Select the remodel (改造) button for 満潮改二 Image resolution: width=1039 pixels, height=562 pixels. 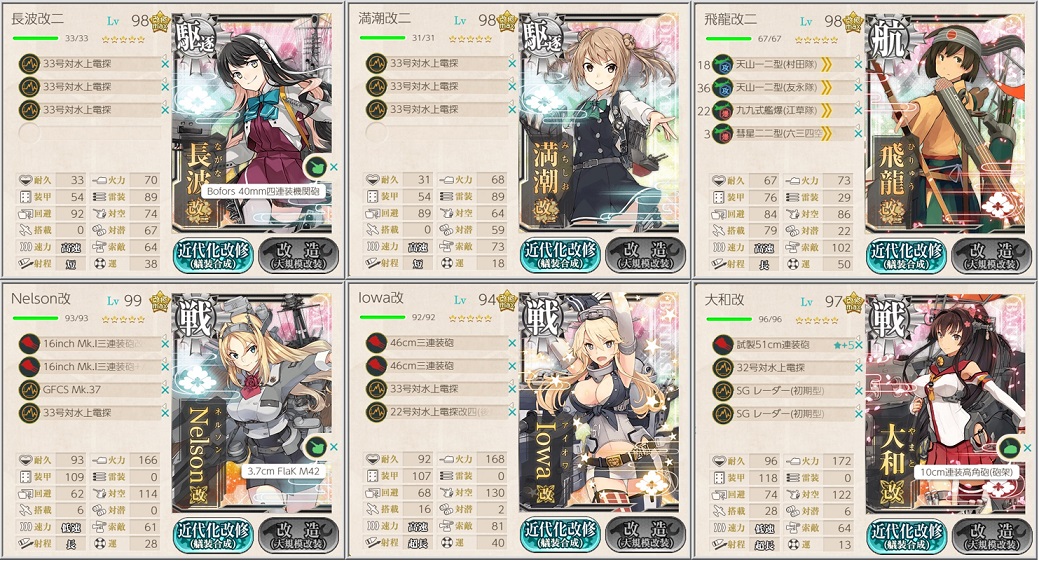[646, 255]
